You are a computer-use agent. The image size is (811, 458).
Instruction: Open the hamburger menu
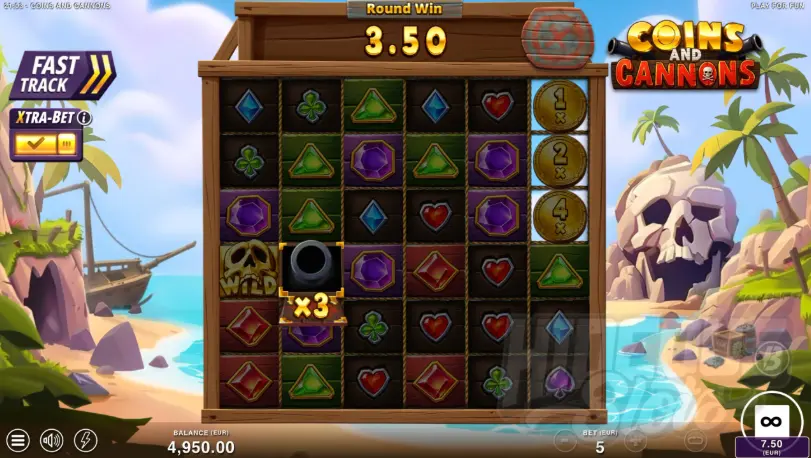(17, 440)
